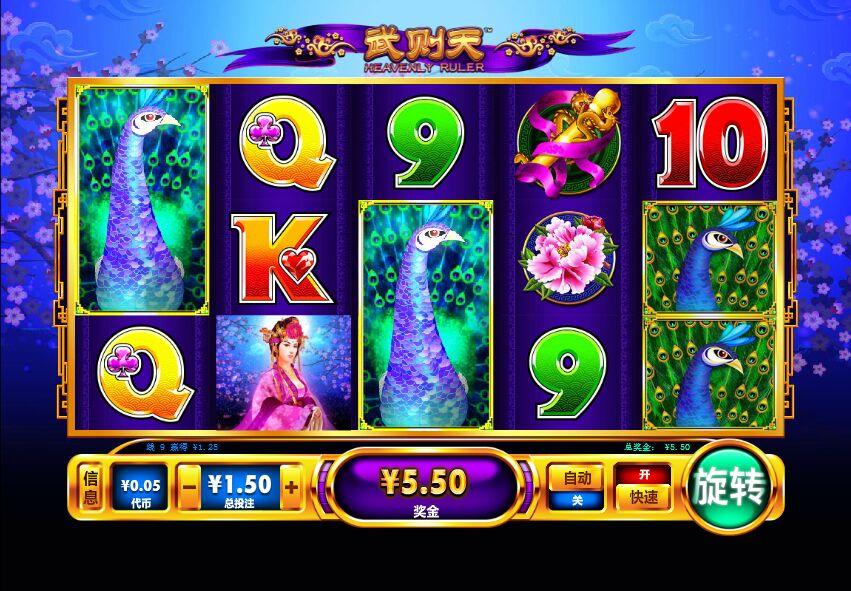Increase total bet with the plus button
This screenshot has height=591, width=851.
click(x=291, y=489)
